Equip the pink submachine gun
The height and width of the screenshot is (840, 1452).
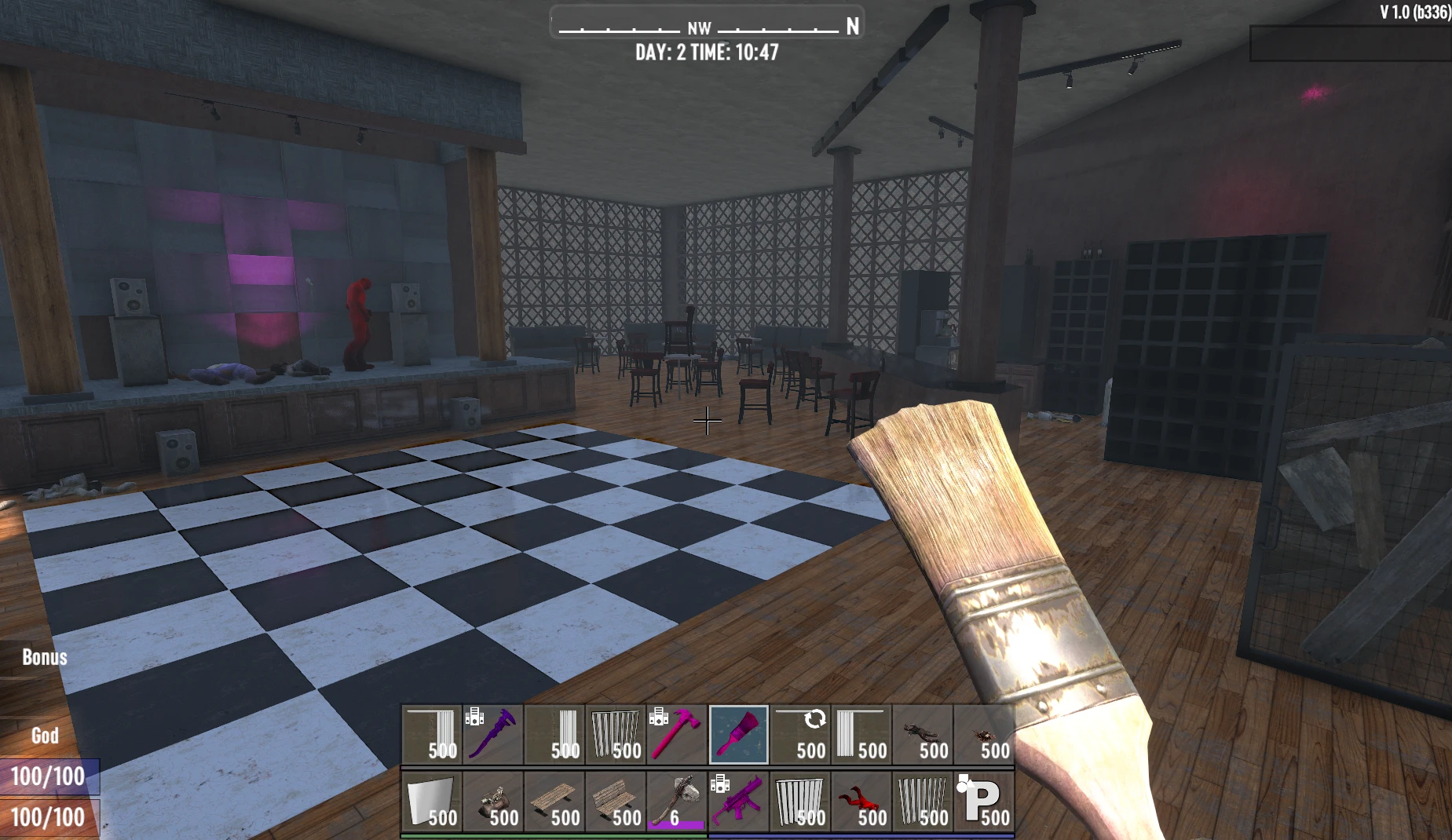(x=738, y=802)
